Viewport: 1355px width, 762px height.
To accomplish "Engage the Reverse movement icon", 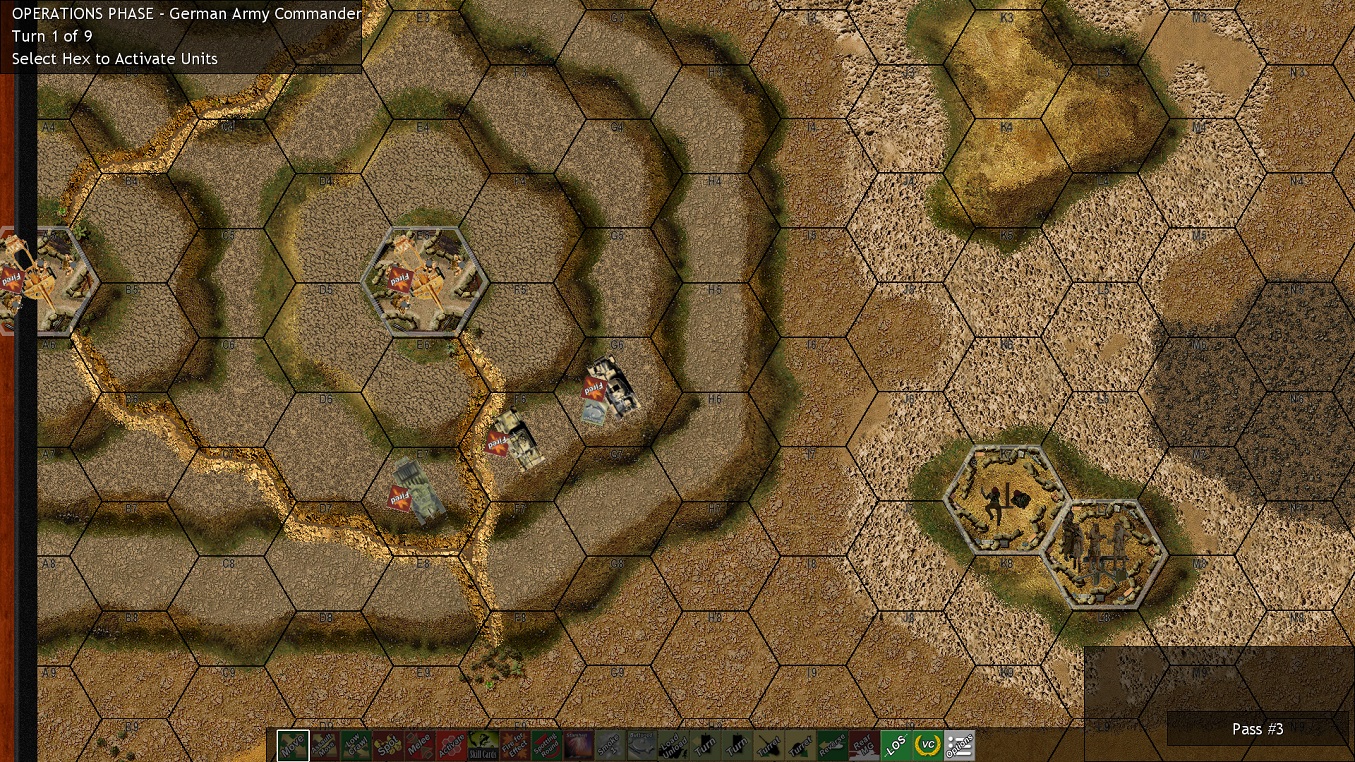I will click(831, 745).
